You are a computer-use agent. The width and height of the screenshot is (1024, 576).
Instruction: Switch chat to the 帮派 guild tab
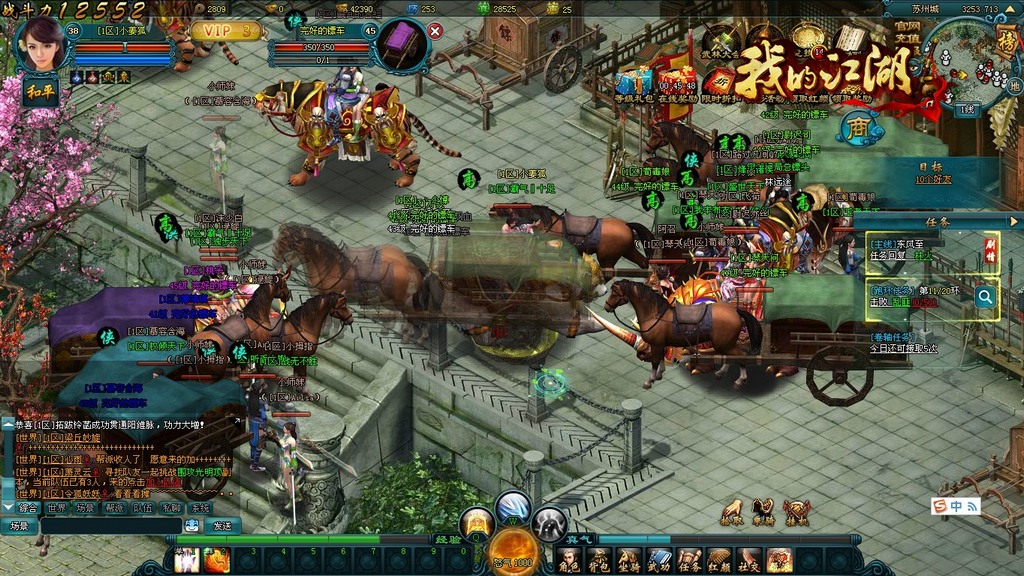114,508
